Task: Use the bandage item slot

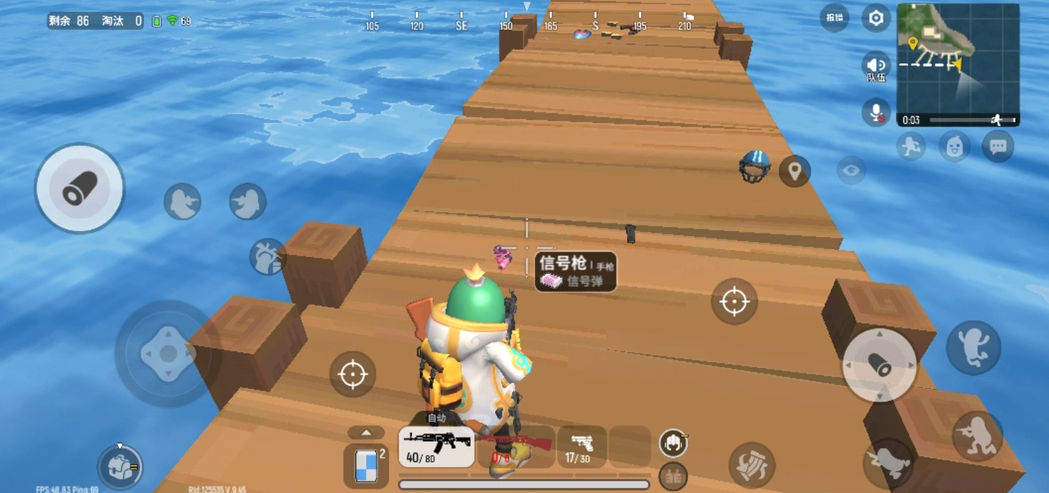Action: pos(366,466)
